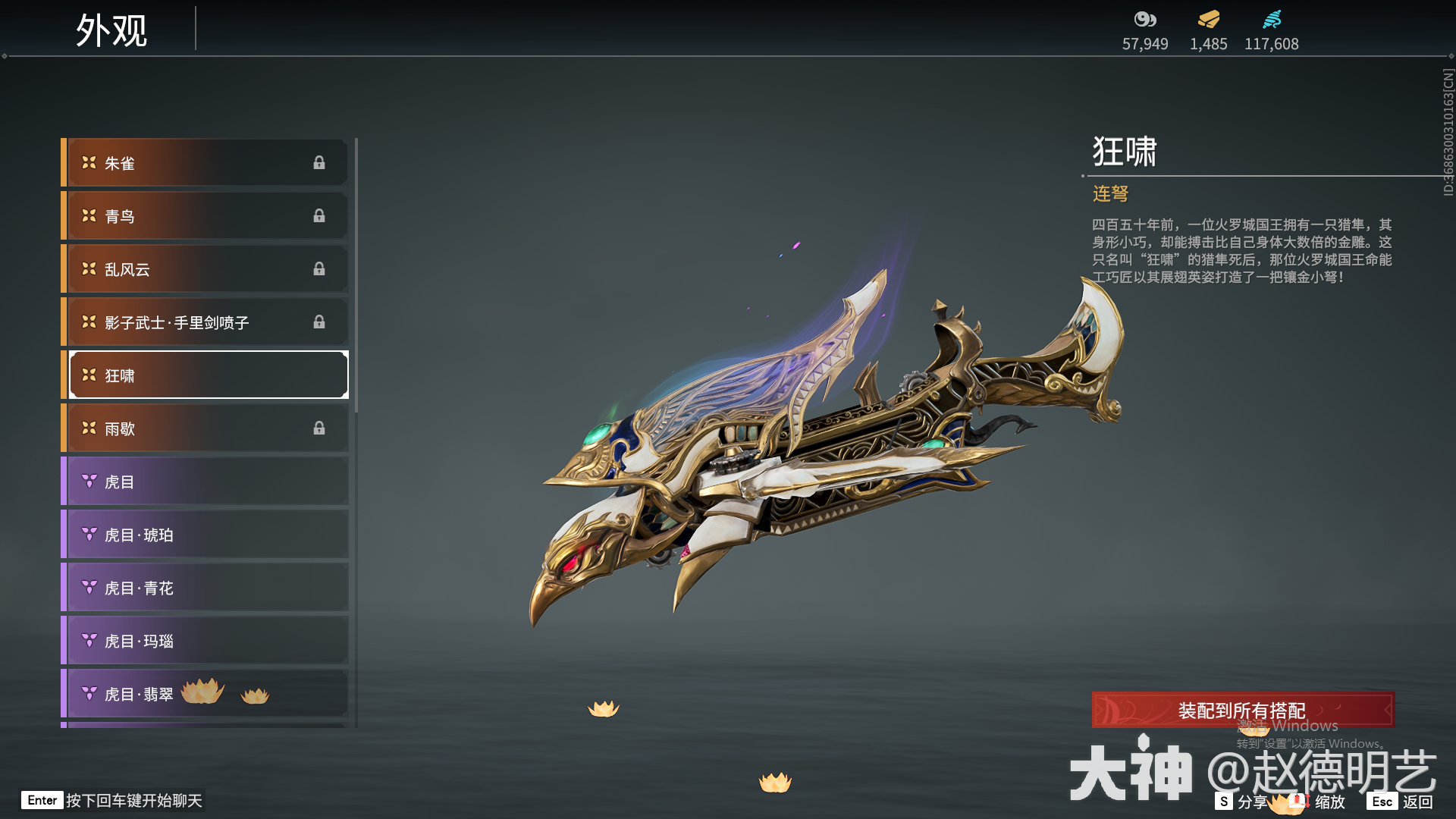This screenshot has width=1456, height=819.
Task: Select the 朱雀 skin entry
Action: pos(206,163)
